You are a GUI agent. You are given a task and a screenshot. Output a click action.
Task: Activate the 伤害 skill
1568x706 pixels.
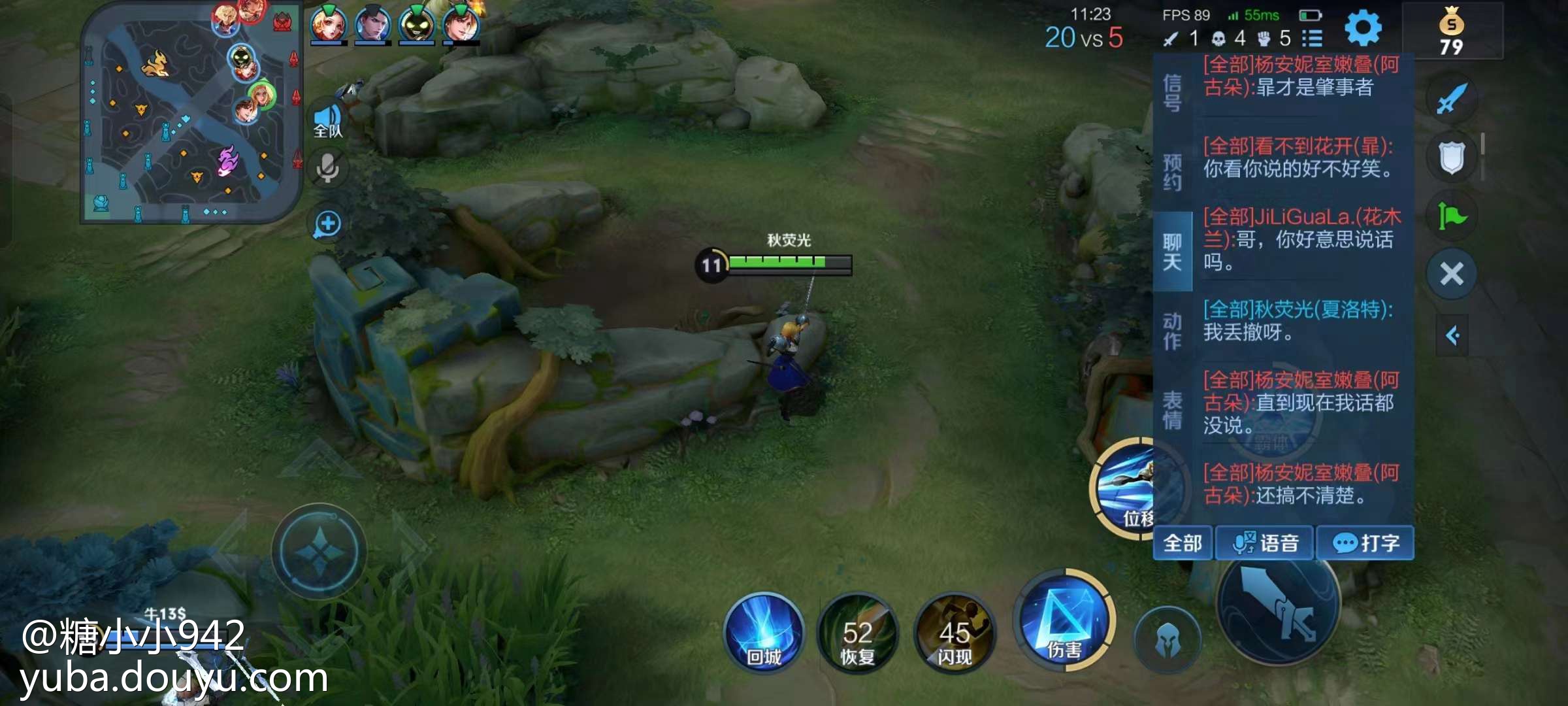click(1065, 621)
